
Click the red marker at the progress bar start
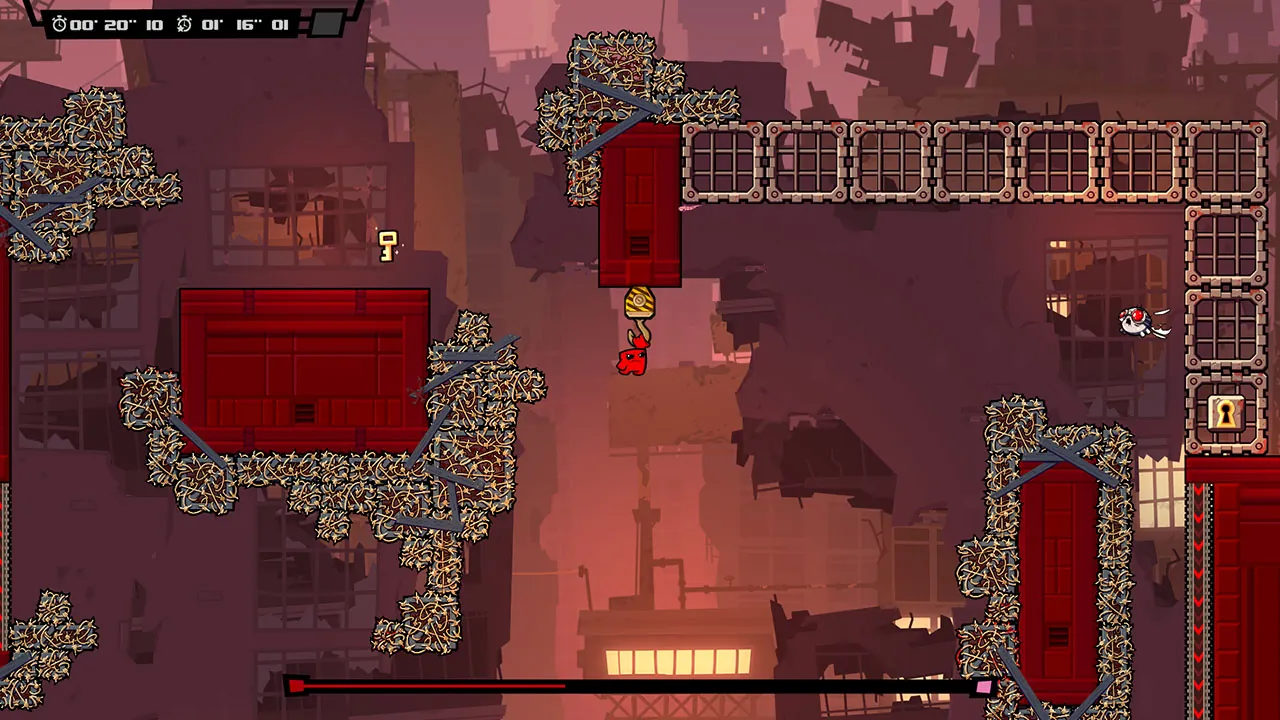pos(297,686)
